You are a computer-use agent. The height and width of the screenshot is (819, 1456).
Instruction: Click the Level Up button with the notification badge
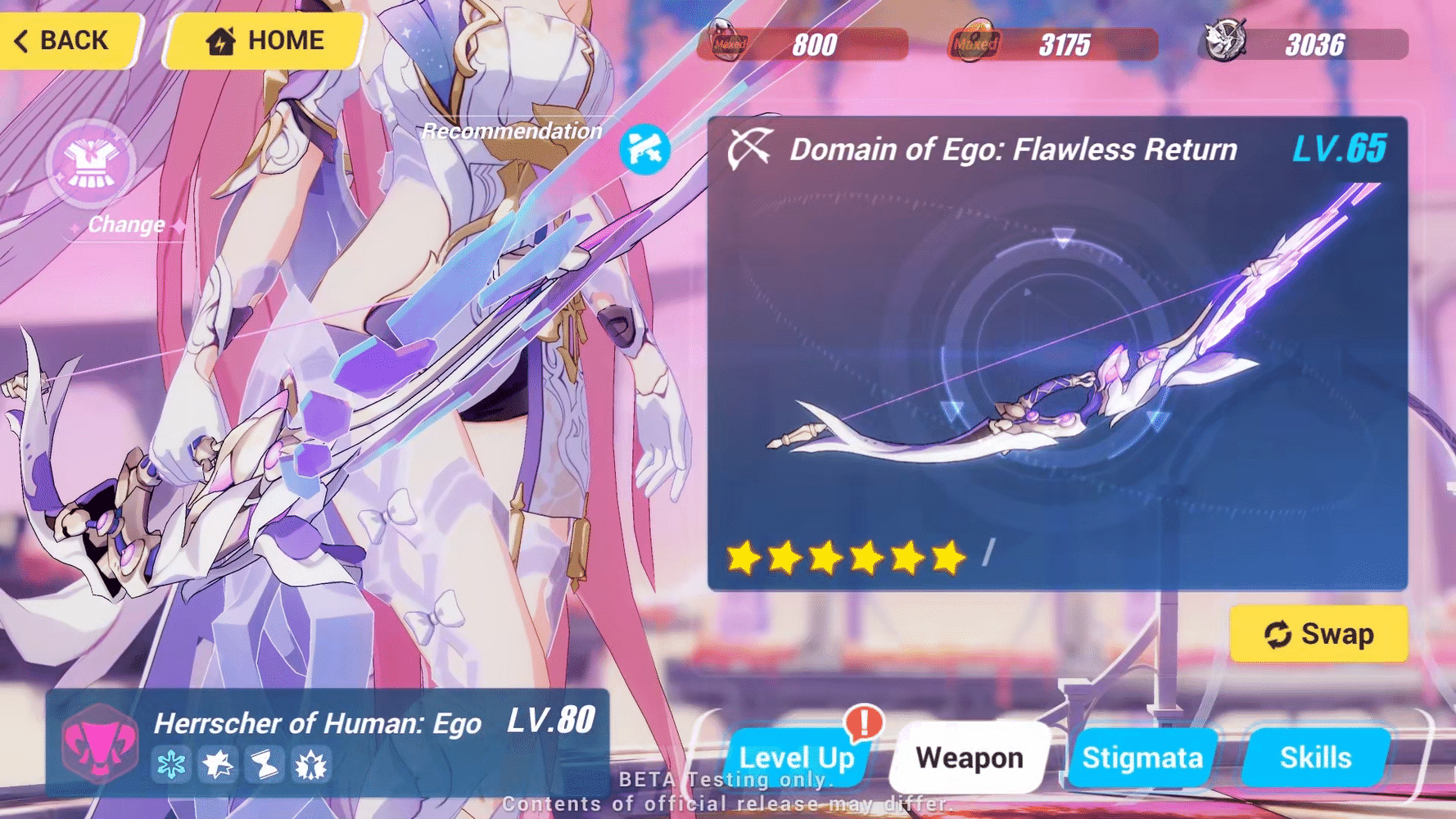tap(797, 759)
